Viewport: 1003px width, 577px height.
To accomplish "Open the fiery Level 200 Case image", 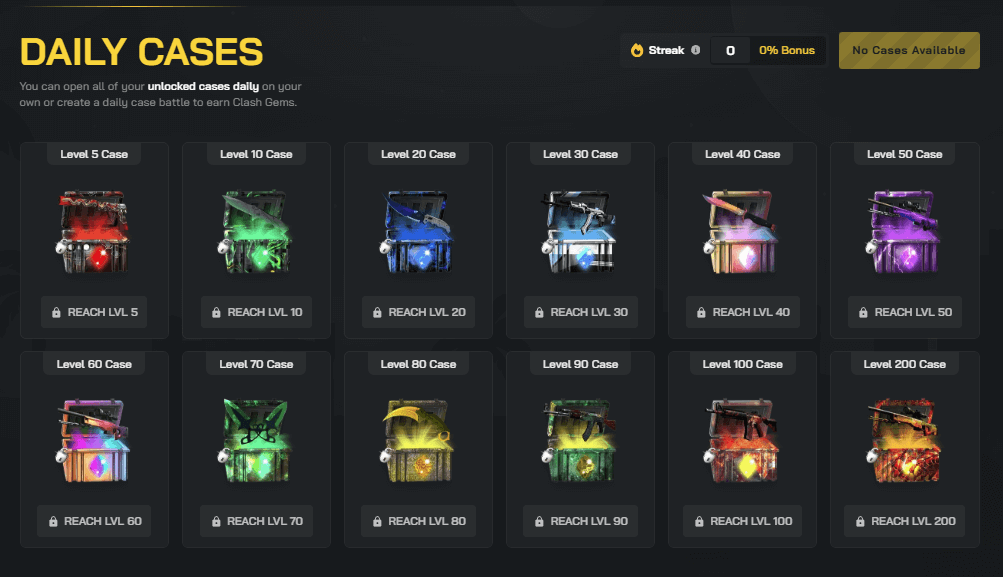I will 904,441.
